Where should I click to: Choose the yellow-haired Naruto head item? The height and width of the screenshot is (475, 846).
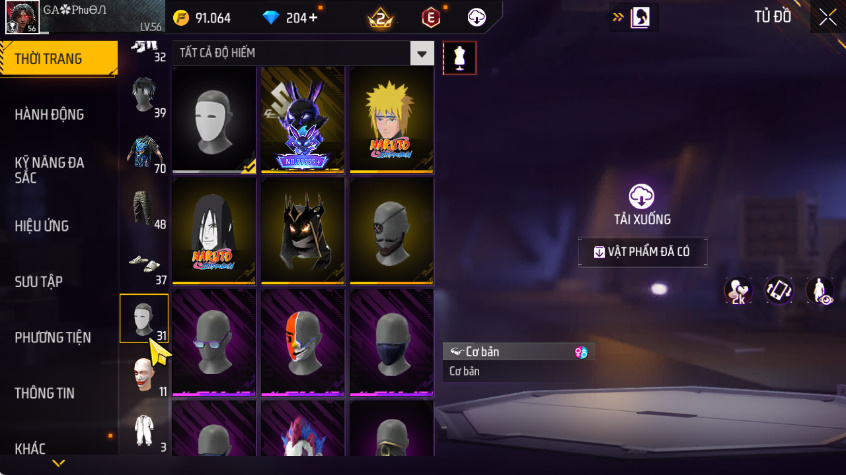(x=390, y=119)
